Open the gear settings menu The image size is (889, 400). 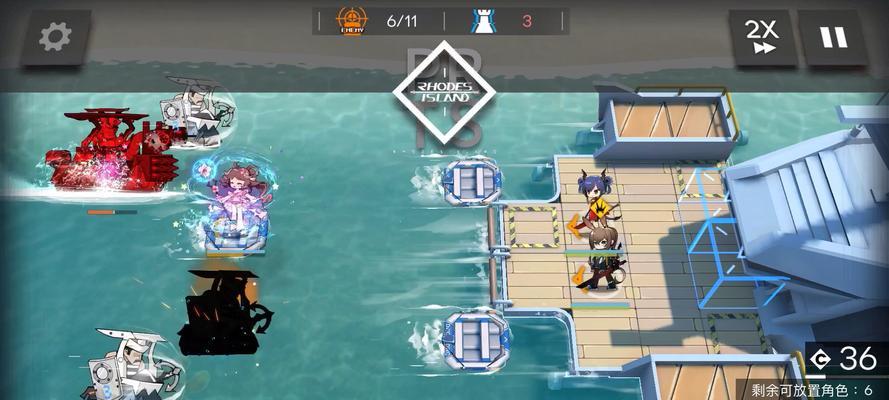[x=56, y=37]
